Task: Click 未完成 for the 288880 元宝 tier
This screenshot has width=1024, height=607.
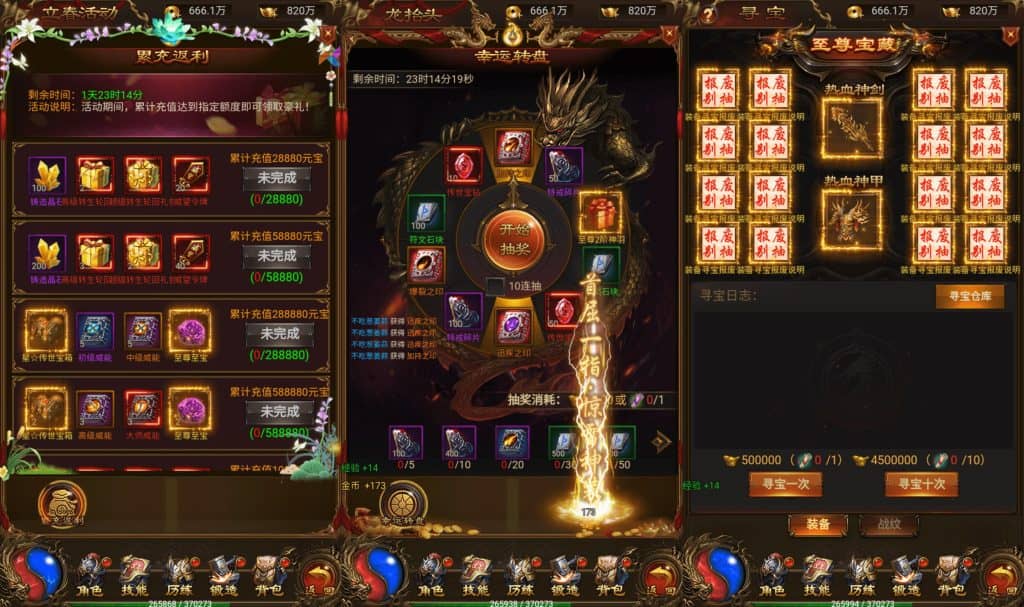Action: (x=279, y=333)
